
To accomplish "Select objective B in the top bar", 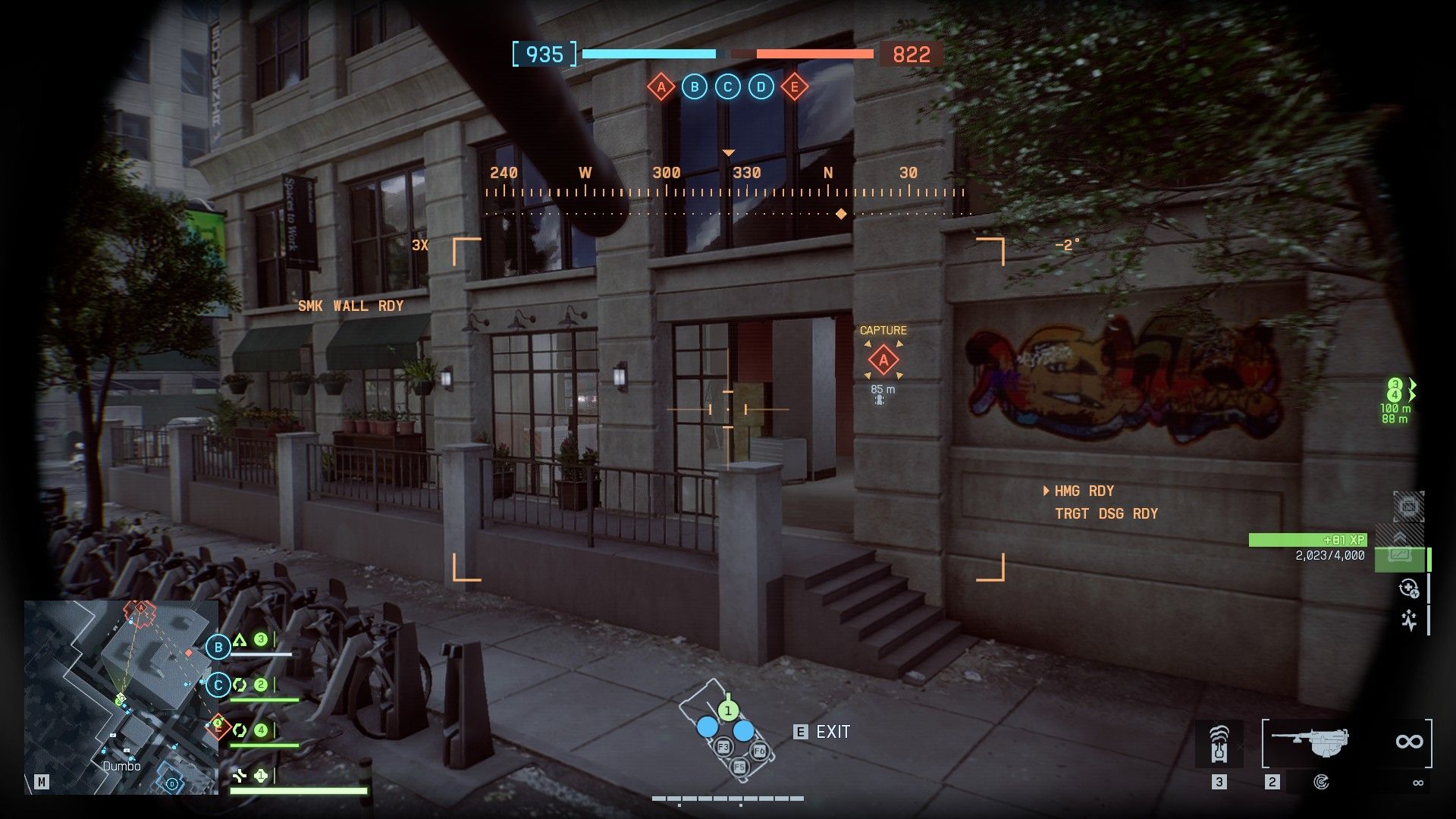I will click(694, 87).
